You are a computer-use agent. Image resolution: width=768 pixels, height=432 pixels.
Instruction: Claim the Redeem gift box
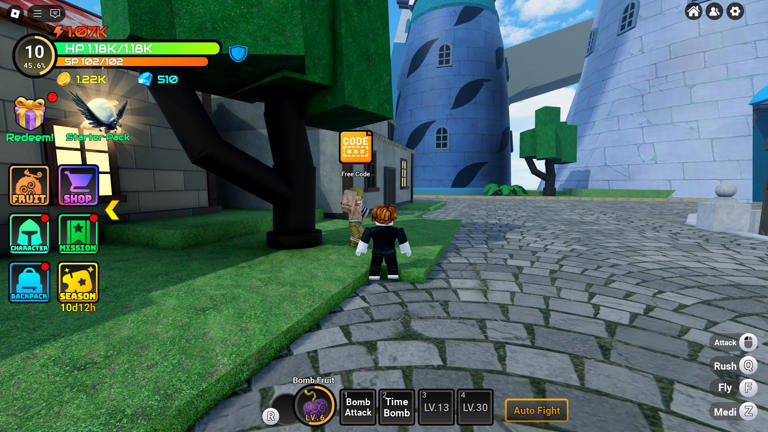coord(29,117)
